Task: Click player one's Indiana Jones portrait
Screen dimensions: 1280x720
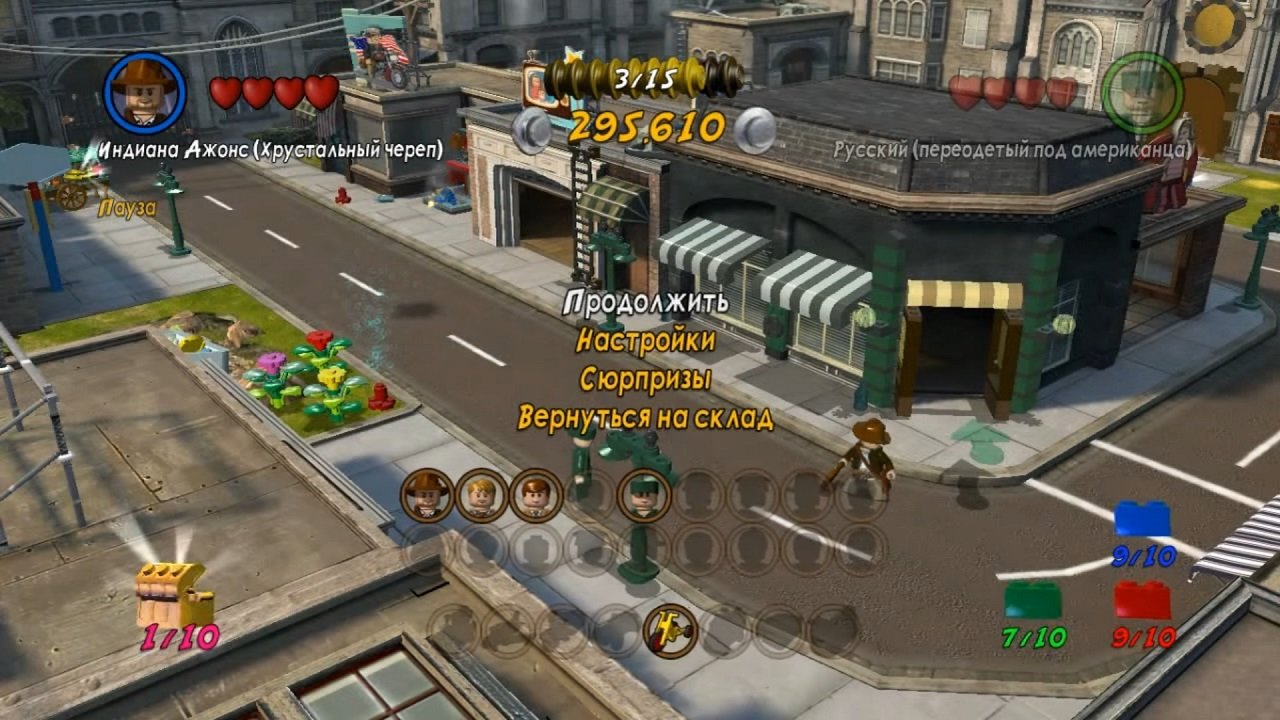Action: 145,92
